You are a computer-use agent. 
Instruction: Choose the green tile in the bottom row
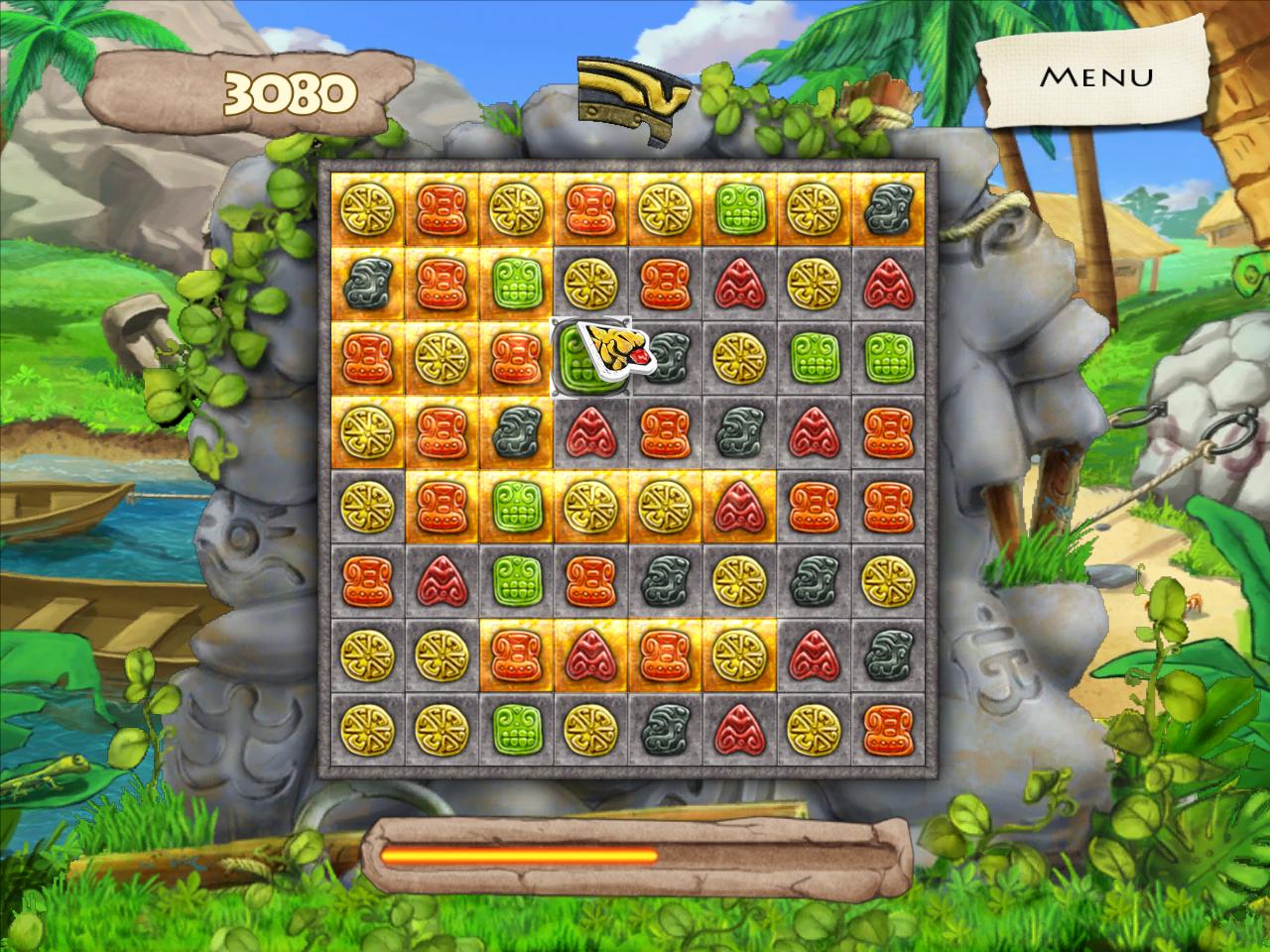pos(514,727)
